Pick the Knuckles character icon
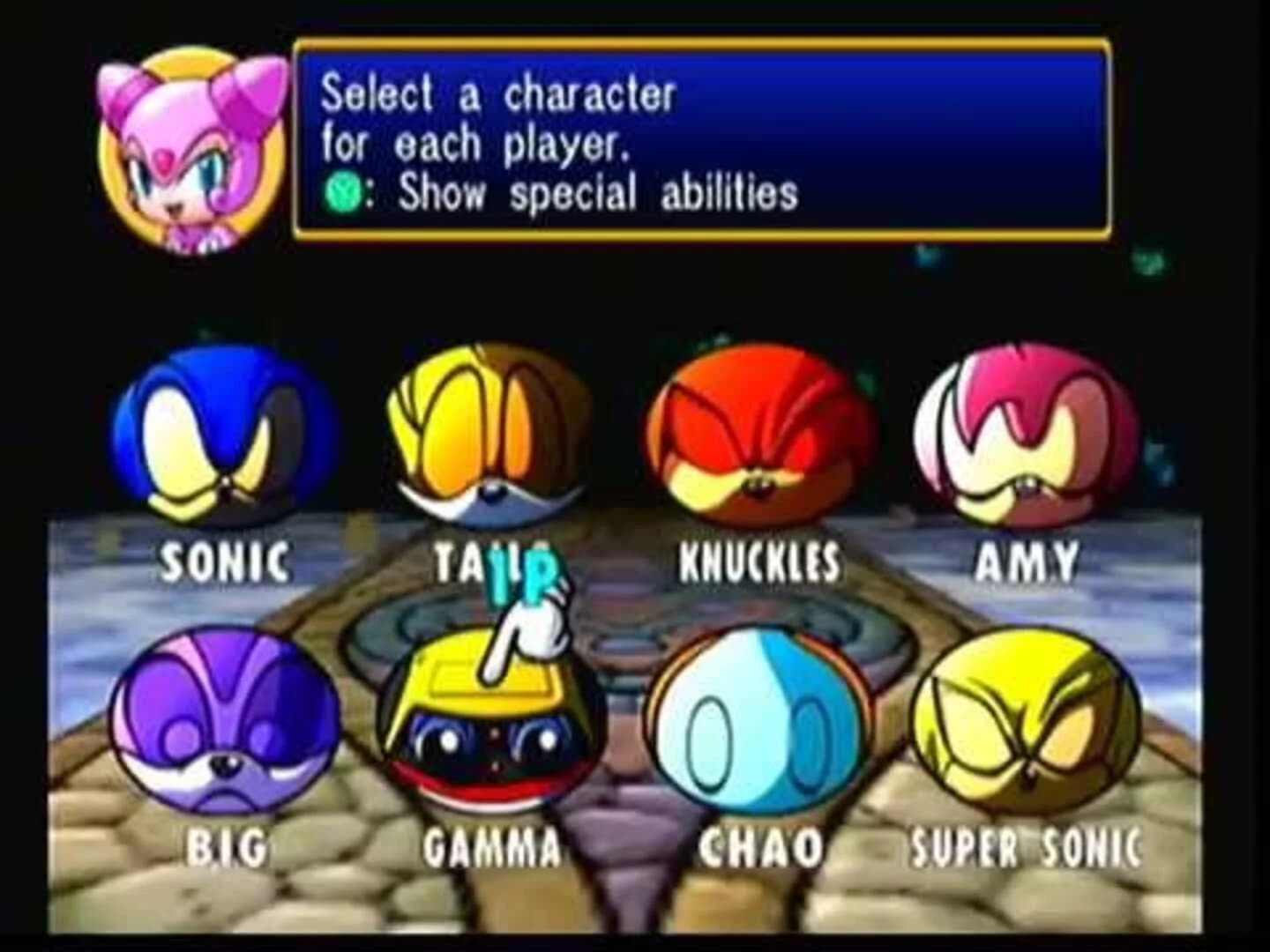 coord(758,432)
